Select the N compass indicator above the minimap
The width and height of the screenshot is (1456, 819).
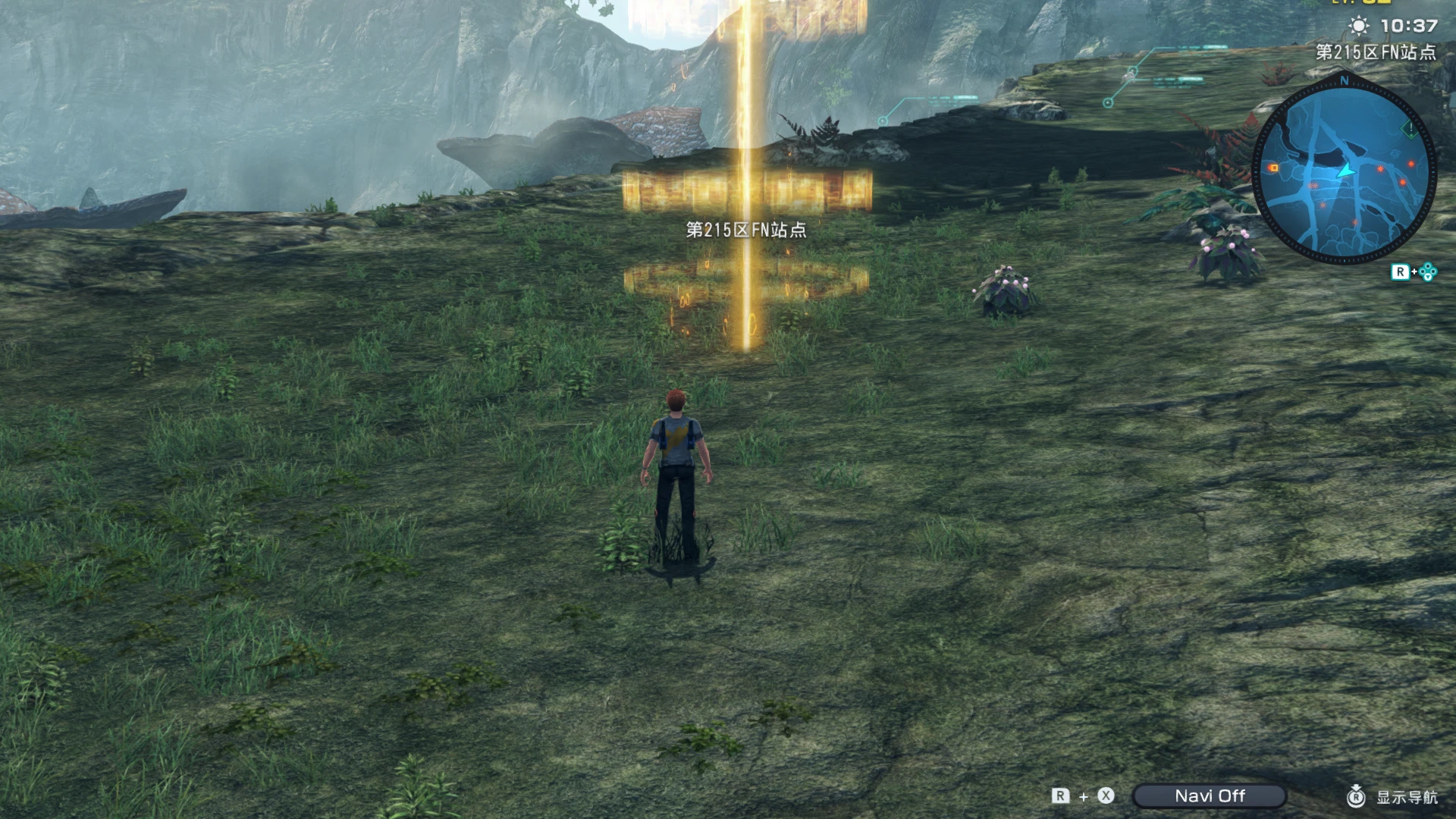pos(1343,81)
